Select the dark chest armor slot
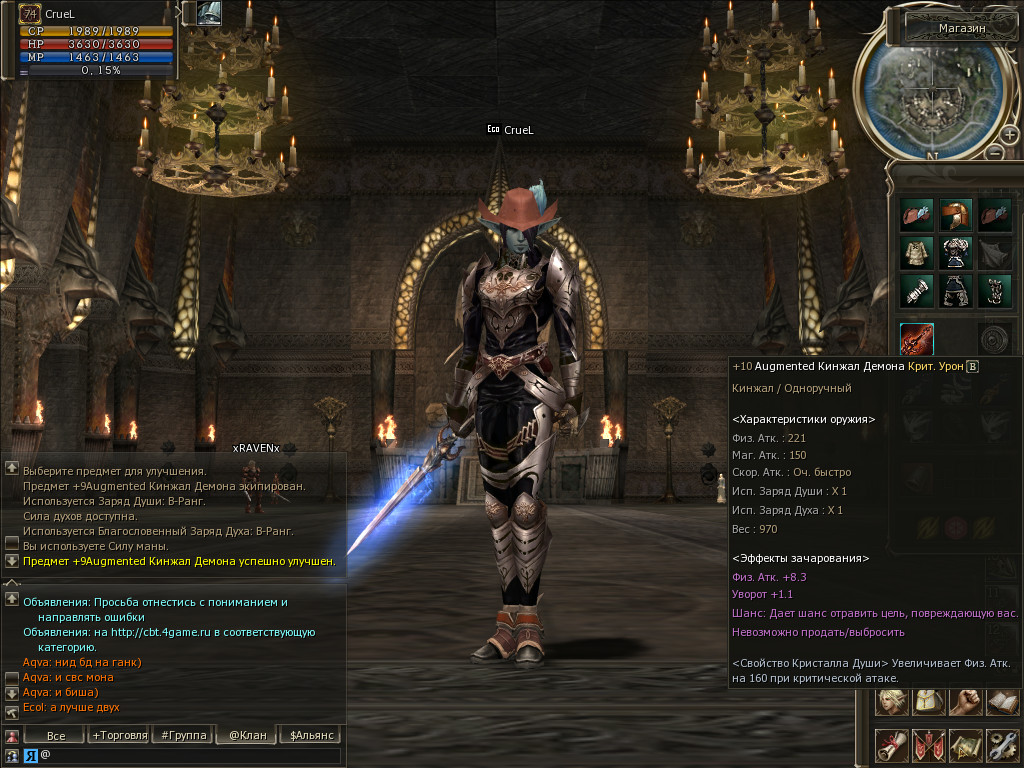The image size is (1024, 768). 955,251
